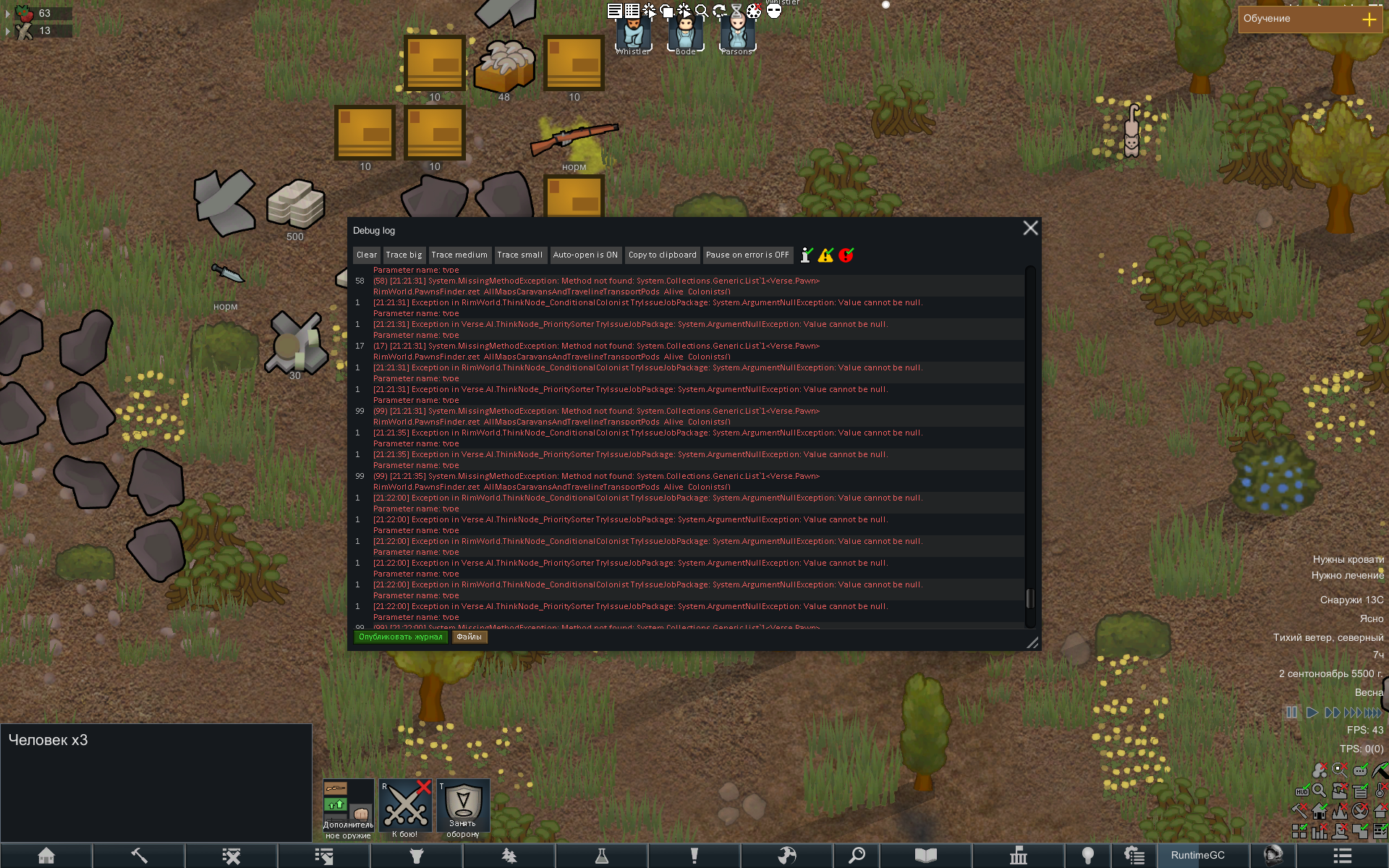This screenshot has width=1389, height=868.
Task: Toggle Auto-open is ON
Action: tap(585, 255)
